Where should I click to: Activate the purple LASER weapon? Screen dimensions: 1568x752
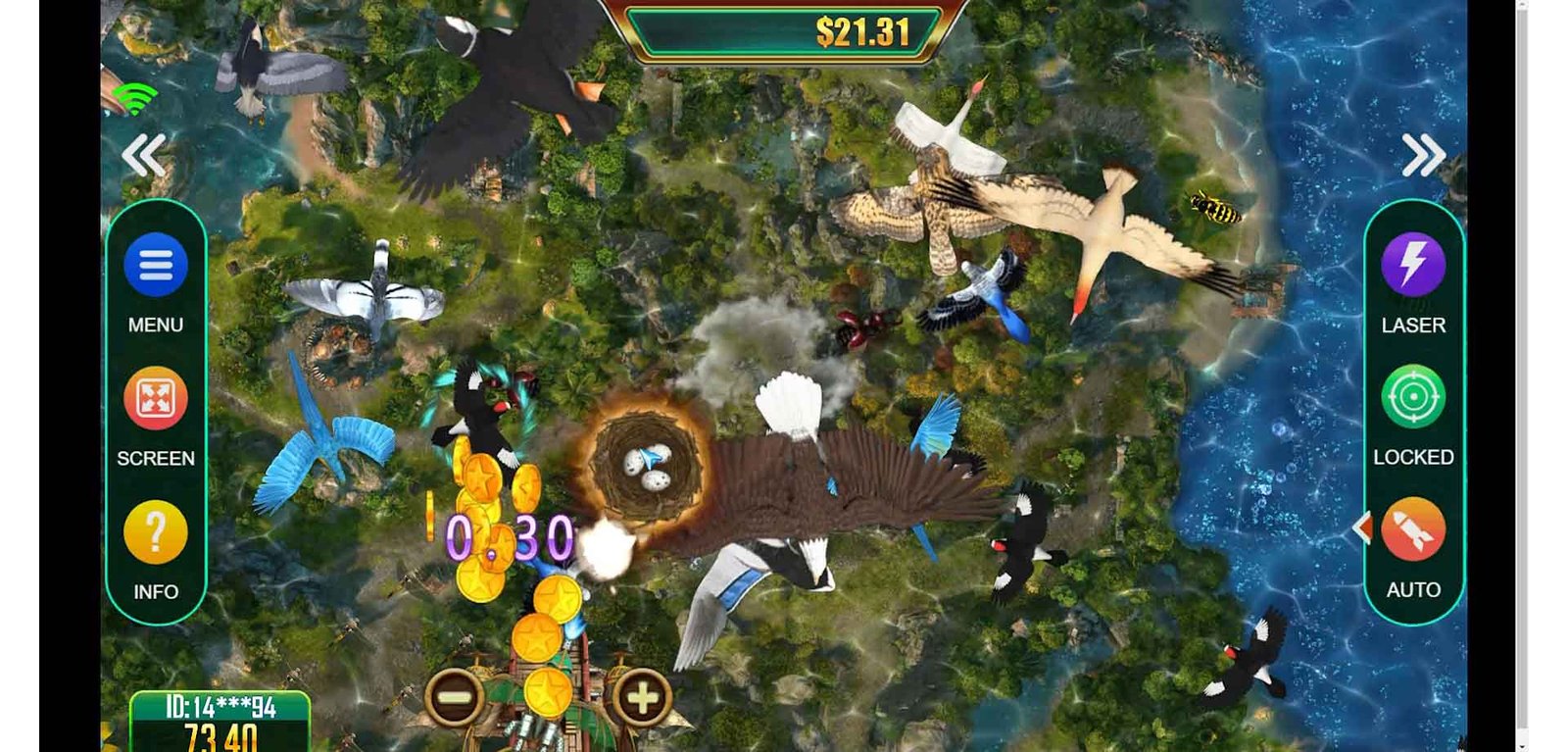(x=1412, y=265)
